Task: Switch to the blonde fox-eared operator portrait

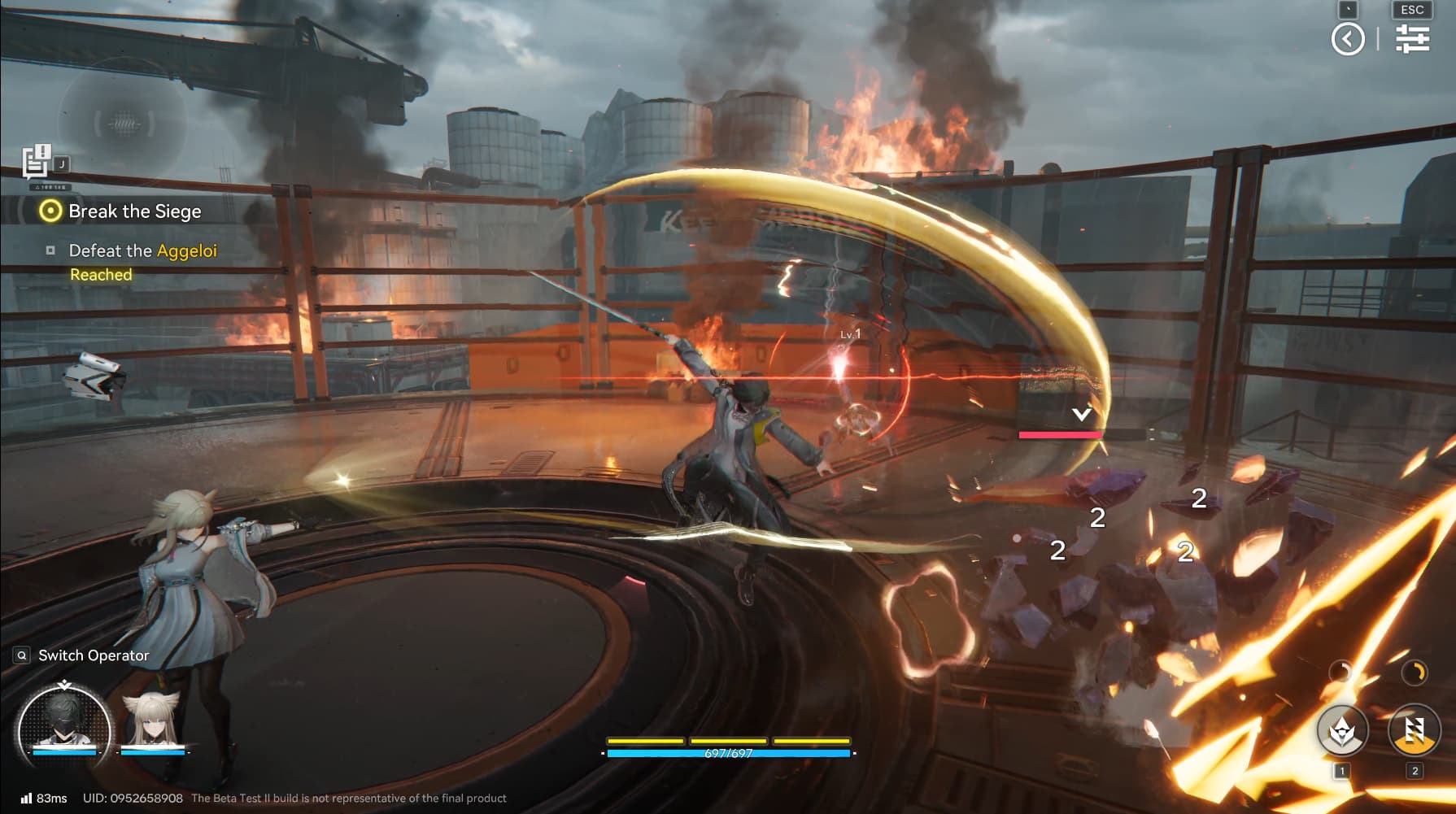Action: point(152,721)
